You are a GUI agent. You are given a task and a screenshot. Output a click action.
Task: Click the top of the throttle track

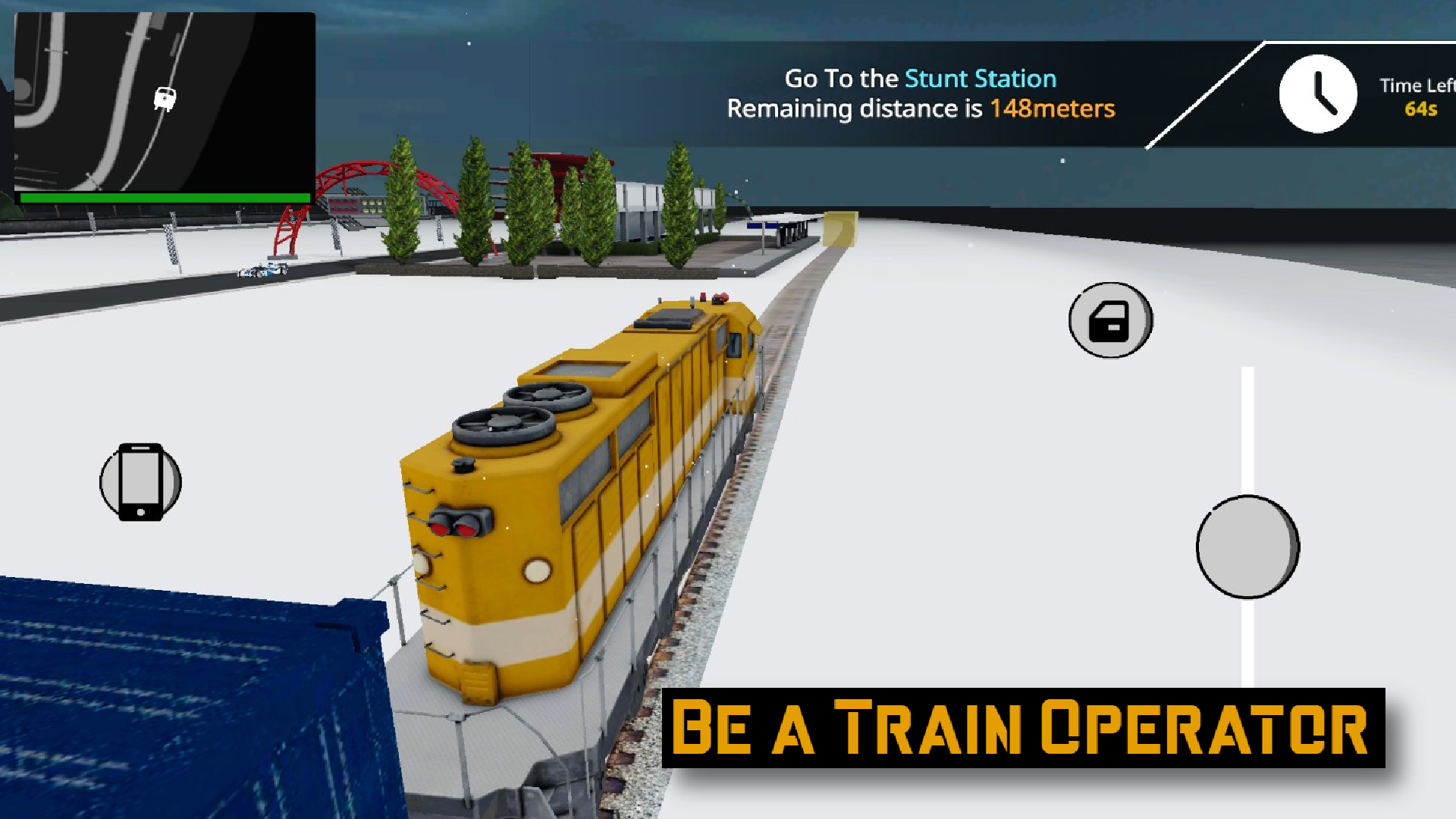(1246, 372)
